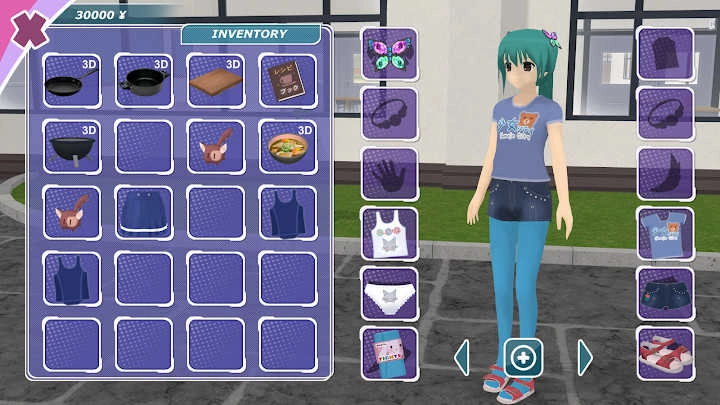Choose the recipe book item
The width and height of the screenshot is (720, 405).
[x=288, y=81]
